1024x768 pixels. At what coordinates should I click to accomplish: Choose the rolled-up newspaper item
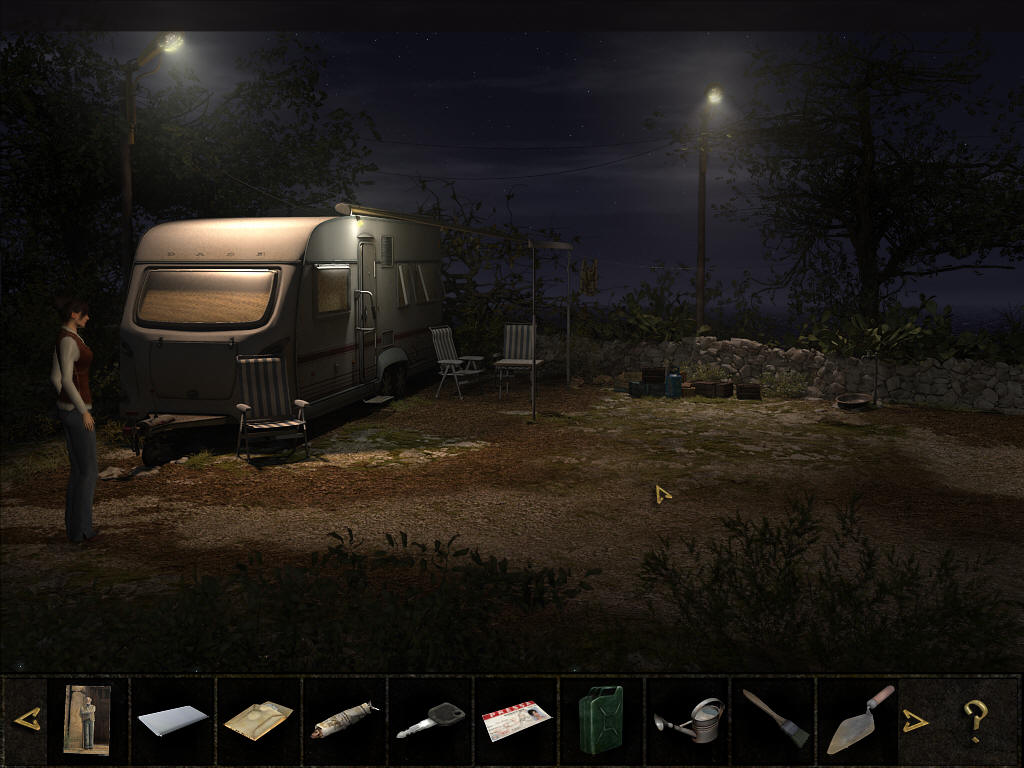[x=343, y=720]
